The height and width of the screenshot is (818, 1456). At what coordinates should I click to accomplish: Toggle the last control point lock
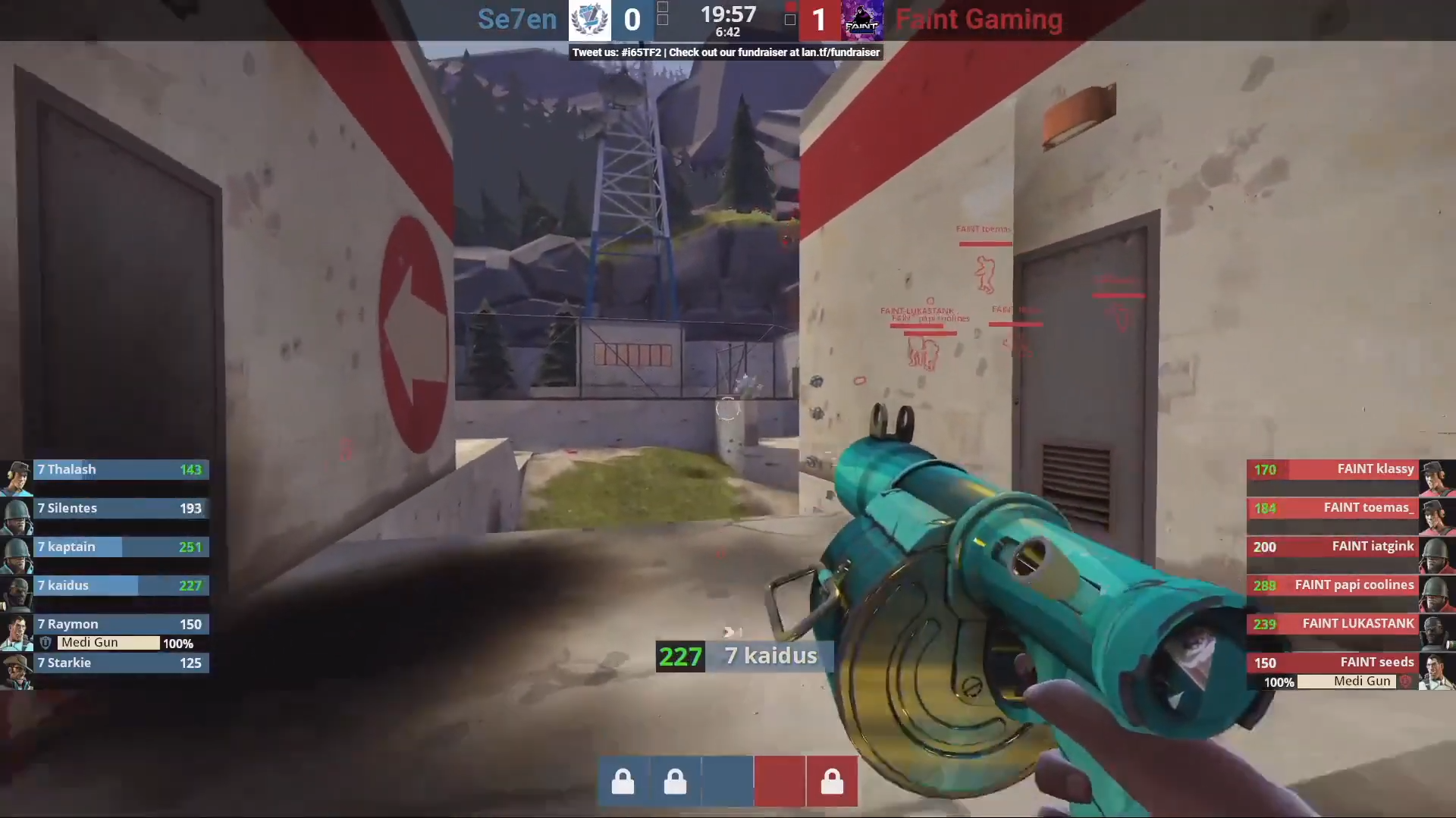tap(833, 781)
